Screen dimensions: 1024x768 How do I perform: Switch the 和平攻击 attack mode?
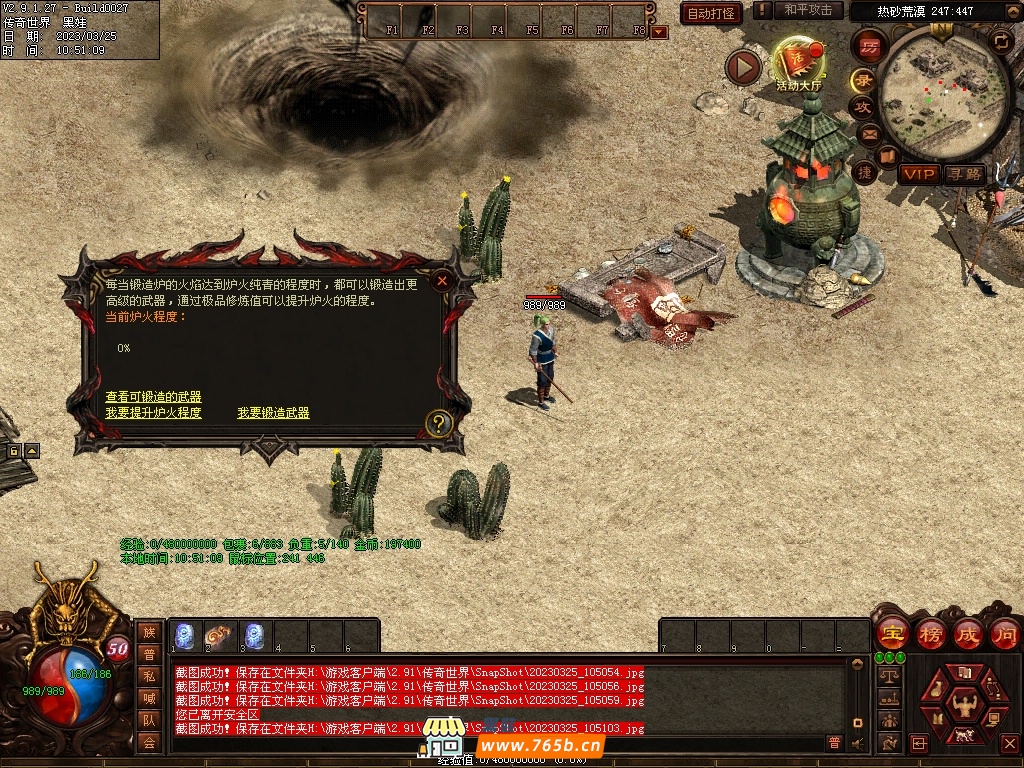pos(807,10)
